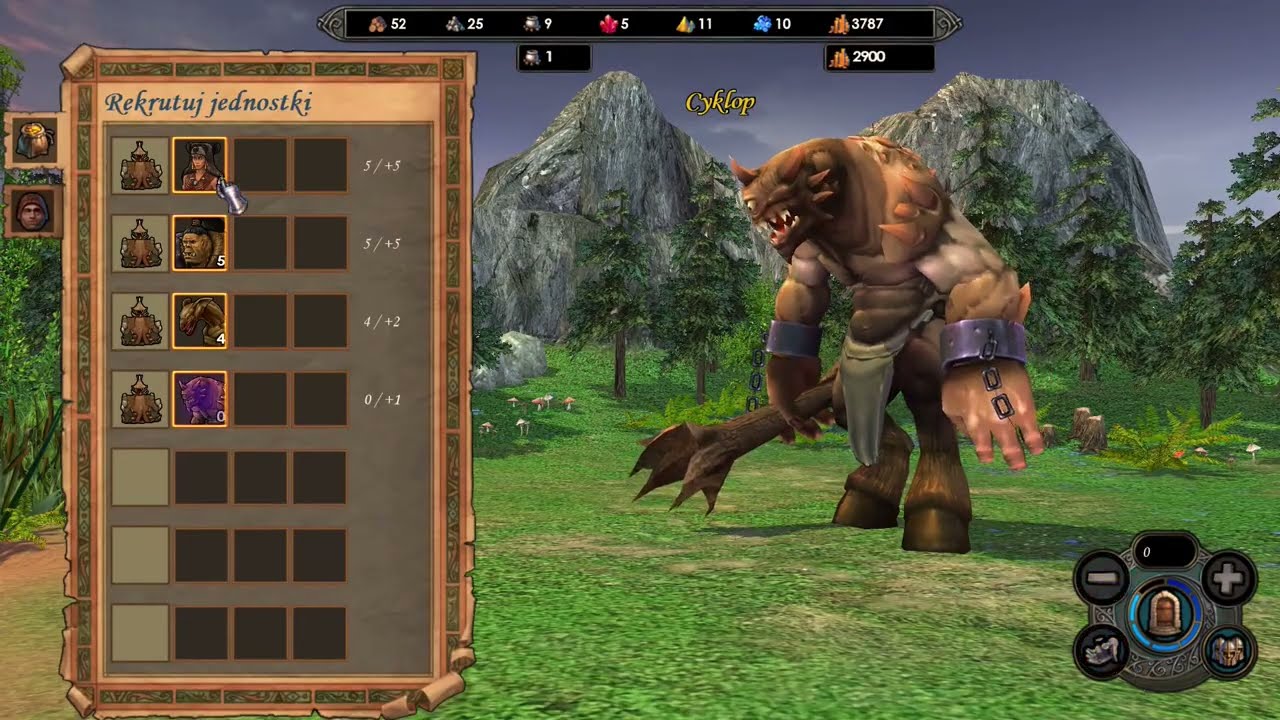Viewport: 1280px width, 720px height.
Task: Open the gold sack side tab
Action: (x=34, y=141)
